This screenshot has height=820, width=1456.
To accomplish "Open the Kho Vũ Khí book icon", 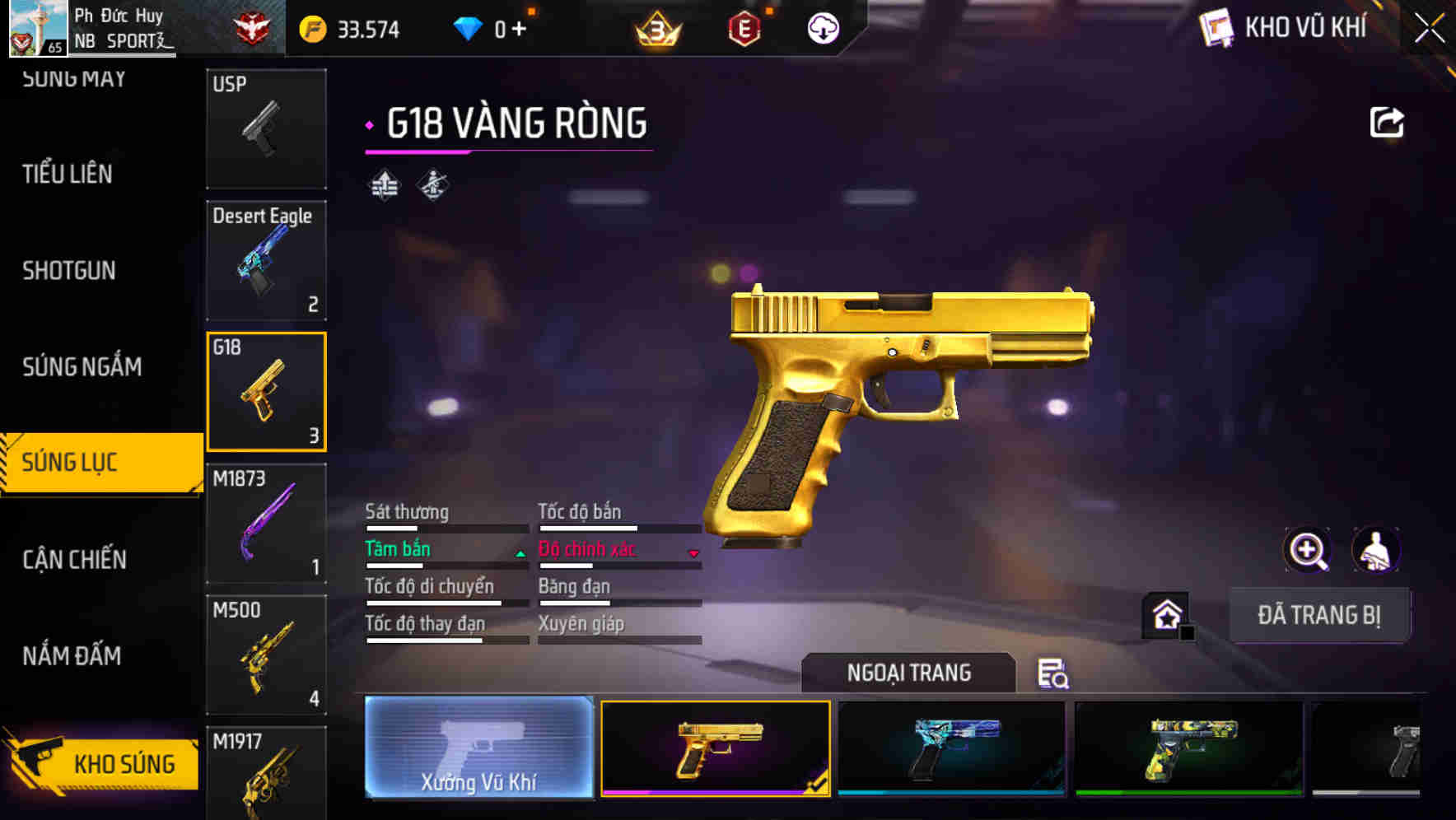I will 1215,27.
